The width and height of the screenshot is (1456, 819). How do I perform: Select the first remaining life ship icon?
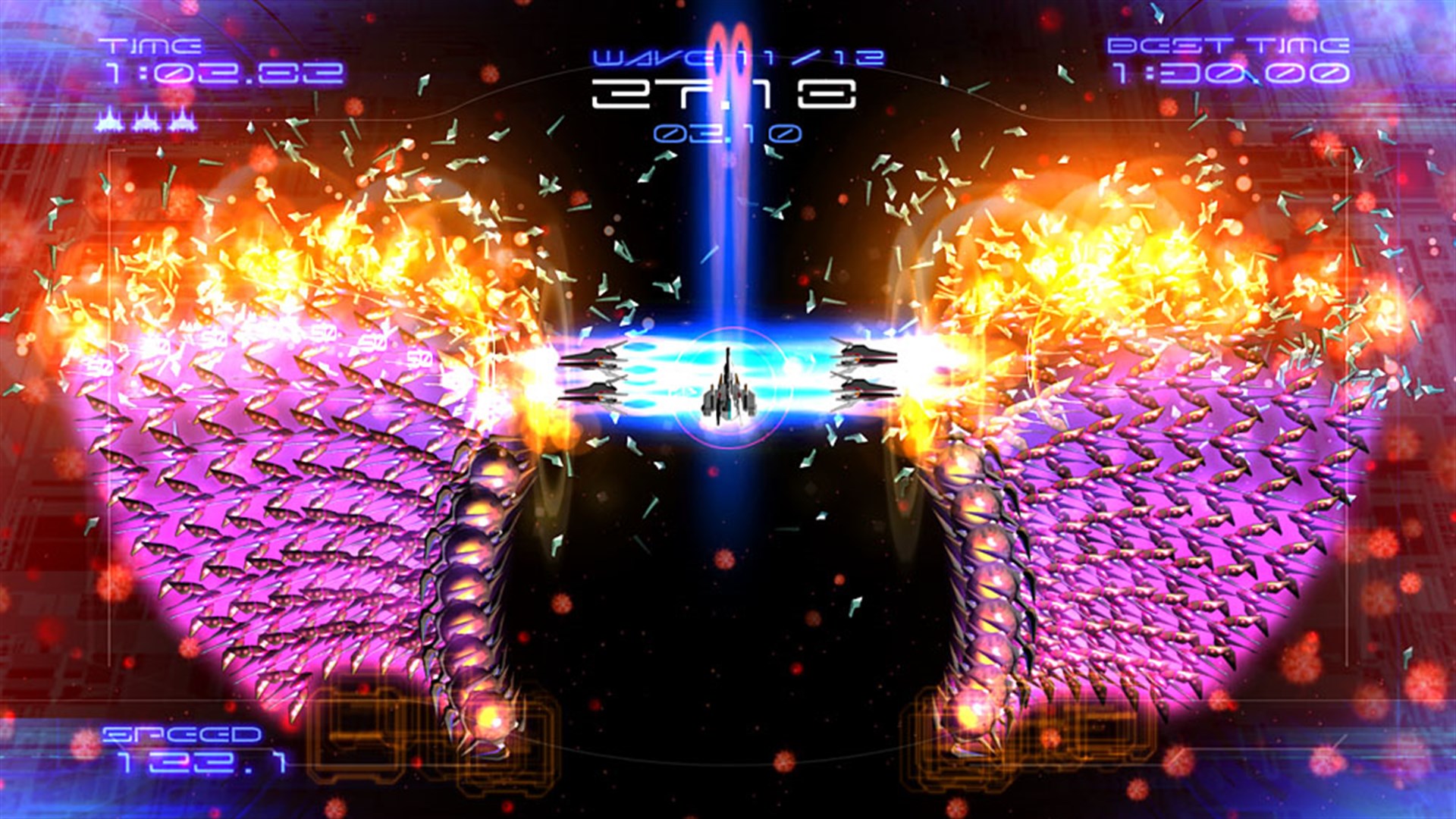point(110,121)
